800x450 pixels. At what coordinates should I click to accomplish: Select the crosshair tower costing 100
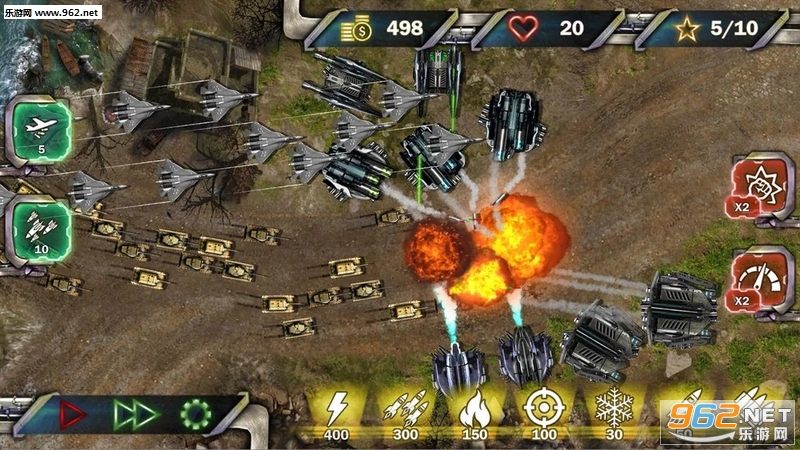pyautogui.click(x=541, y=412)
